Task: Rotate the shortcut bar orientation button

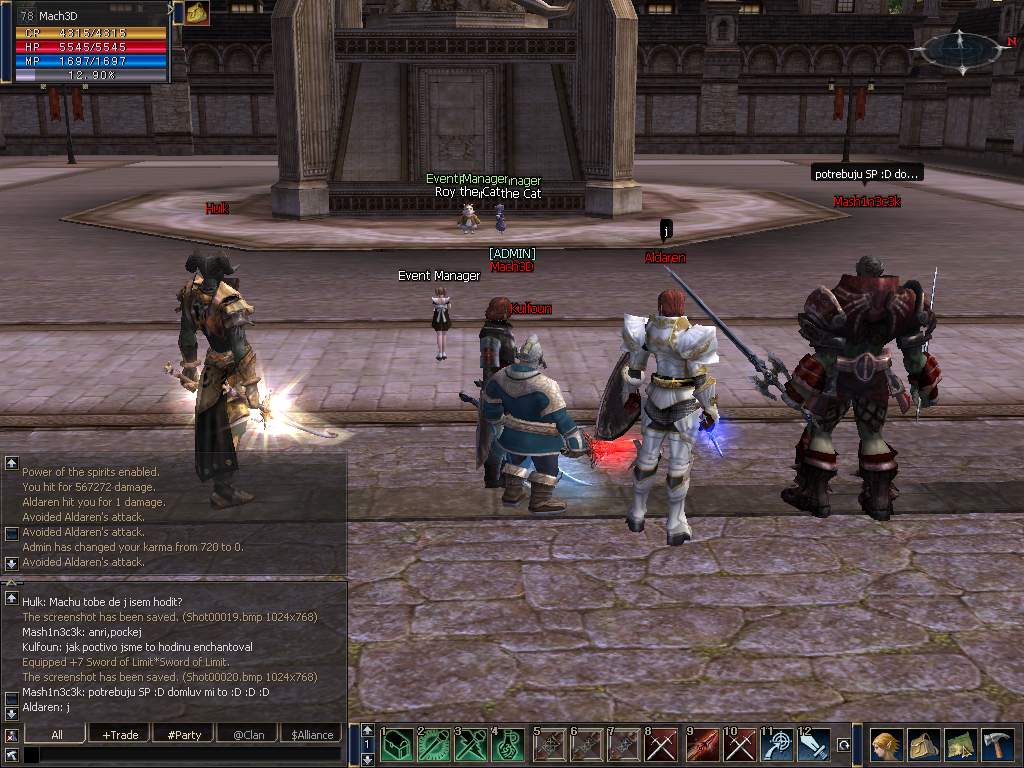Action: 844,745
